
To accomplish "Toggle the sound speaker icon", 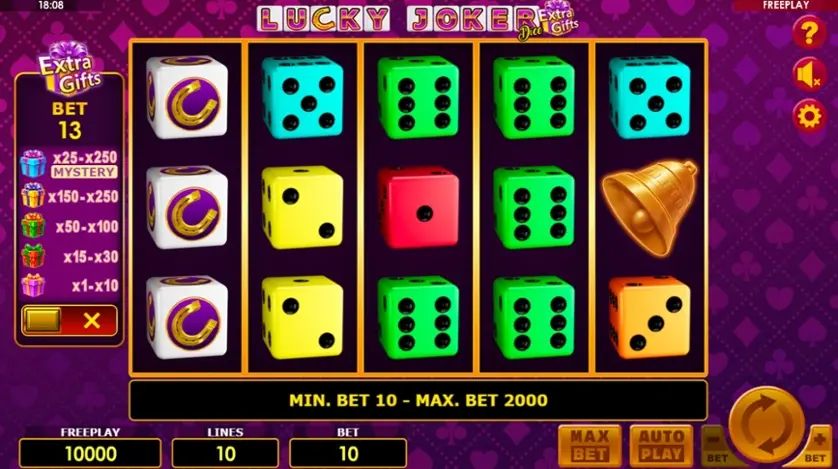I will tap(806, 74).
